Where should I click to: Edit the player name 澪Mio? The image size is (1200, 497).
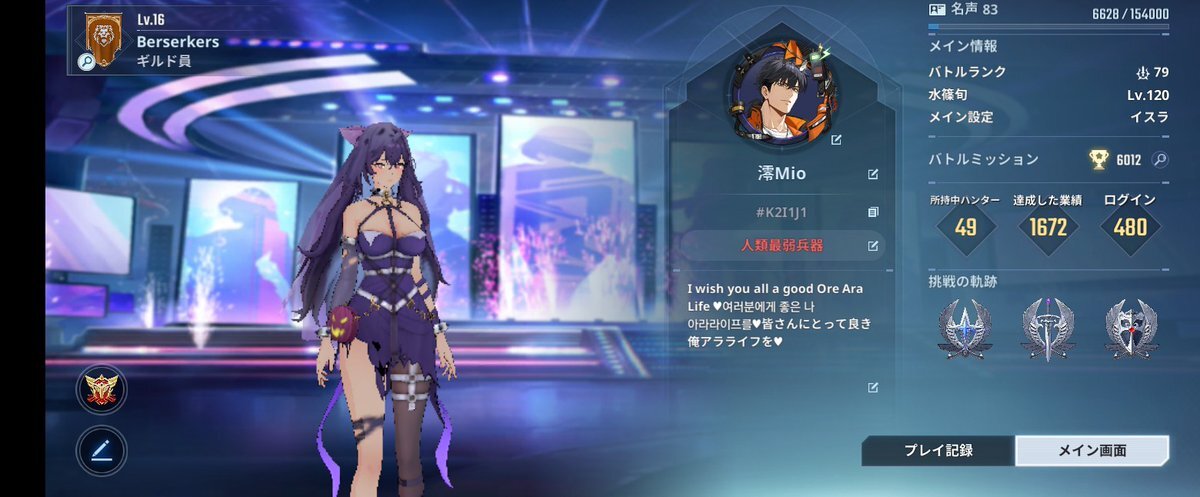(873, 174)
